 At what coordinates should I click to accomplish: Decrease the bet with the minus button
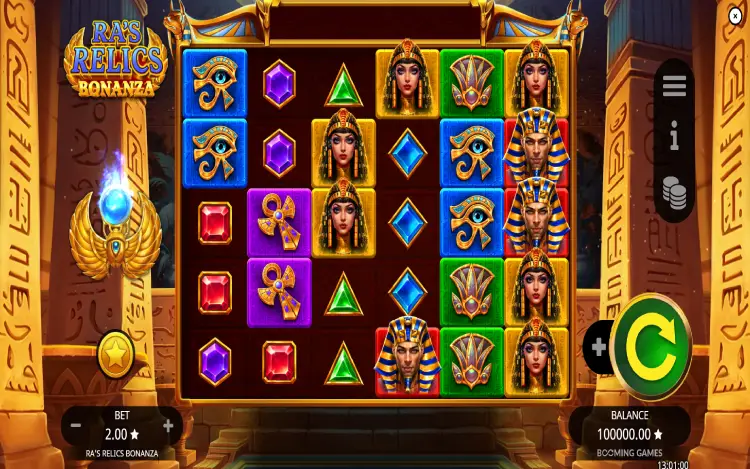75,426
